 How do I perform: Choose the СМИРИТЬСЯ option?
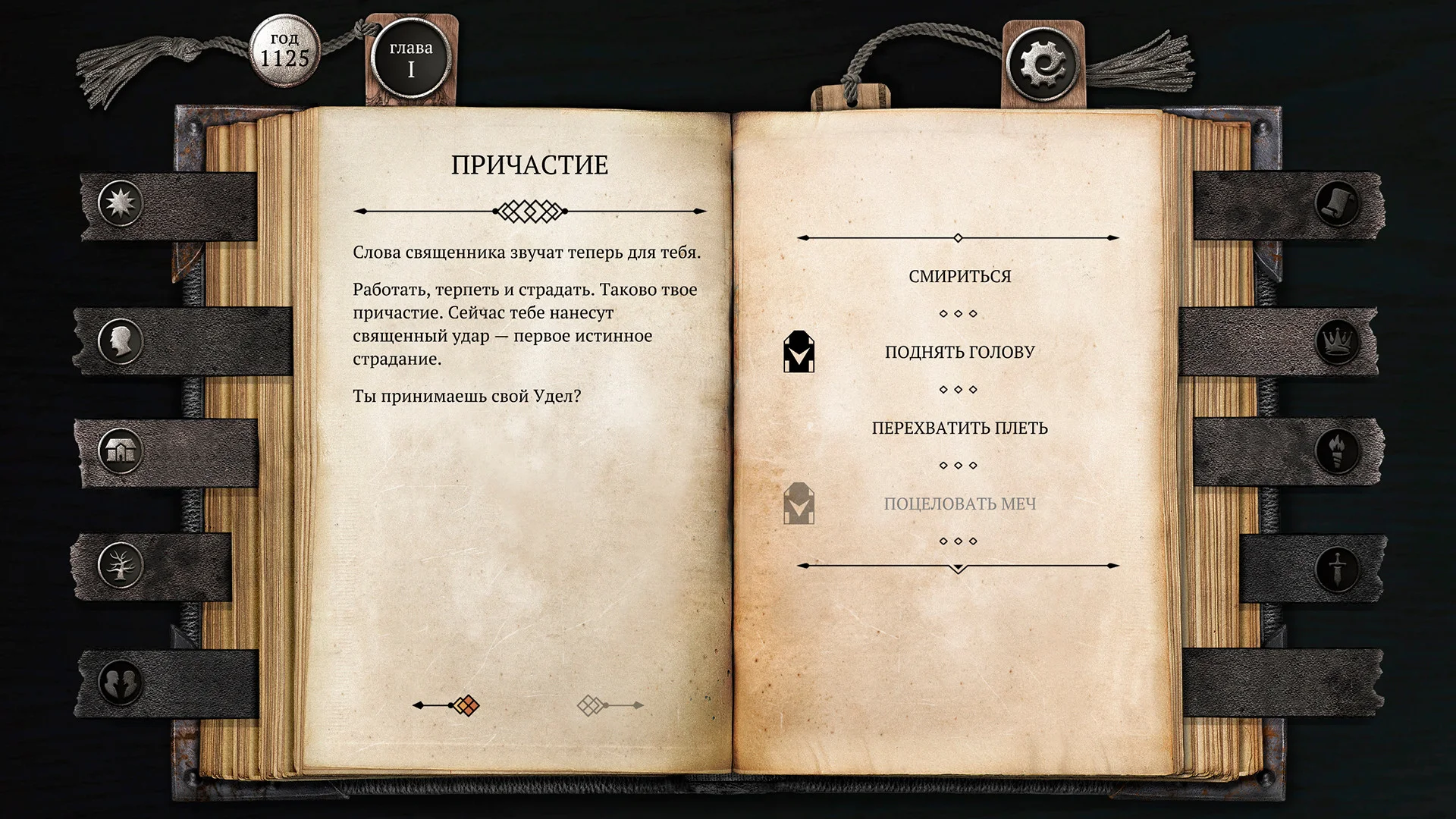pos(959,276)
